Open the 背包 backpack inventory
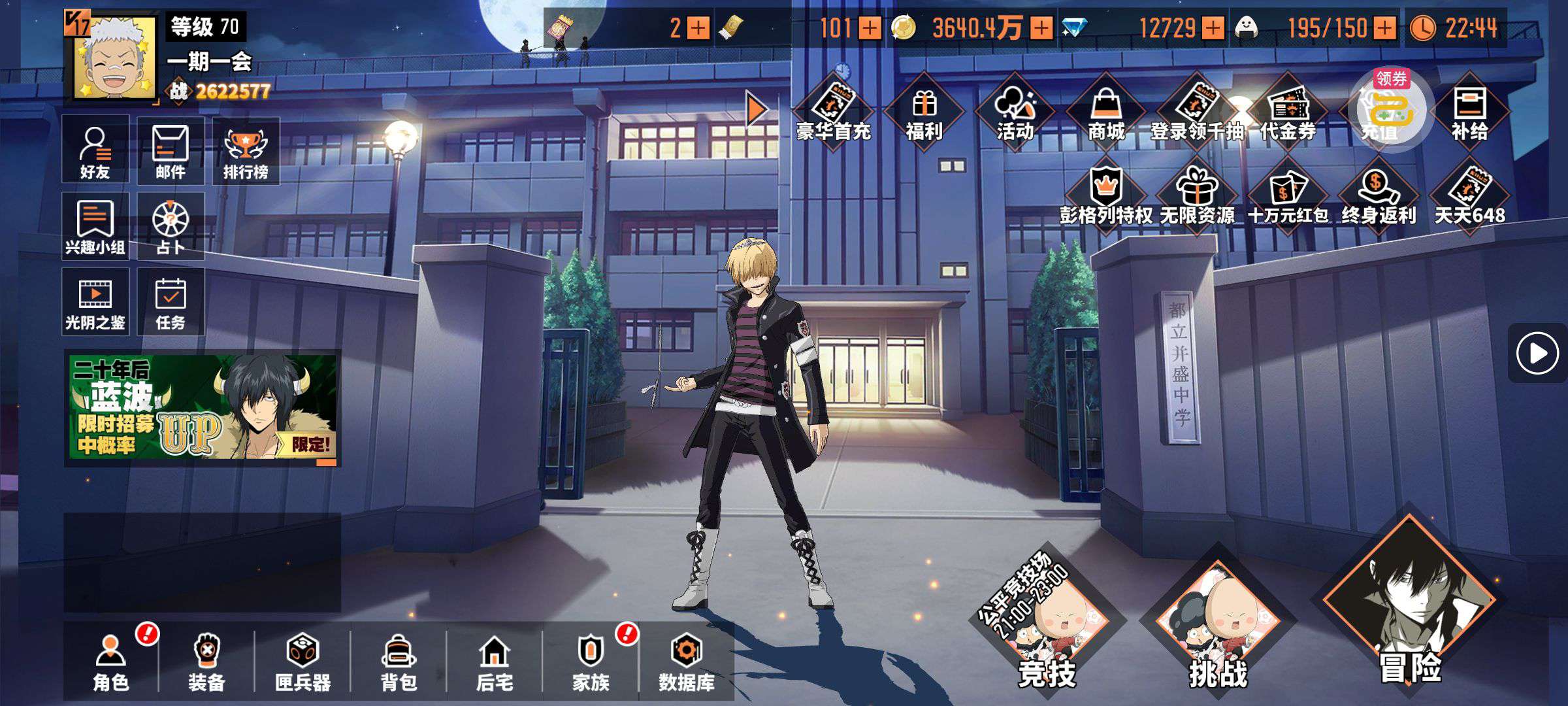Screen dimensions: 1568x706 pyautogui.click(x=399, y=662)
